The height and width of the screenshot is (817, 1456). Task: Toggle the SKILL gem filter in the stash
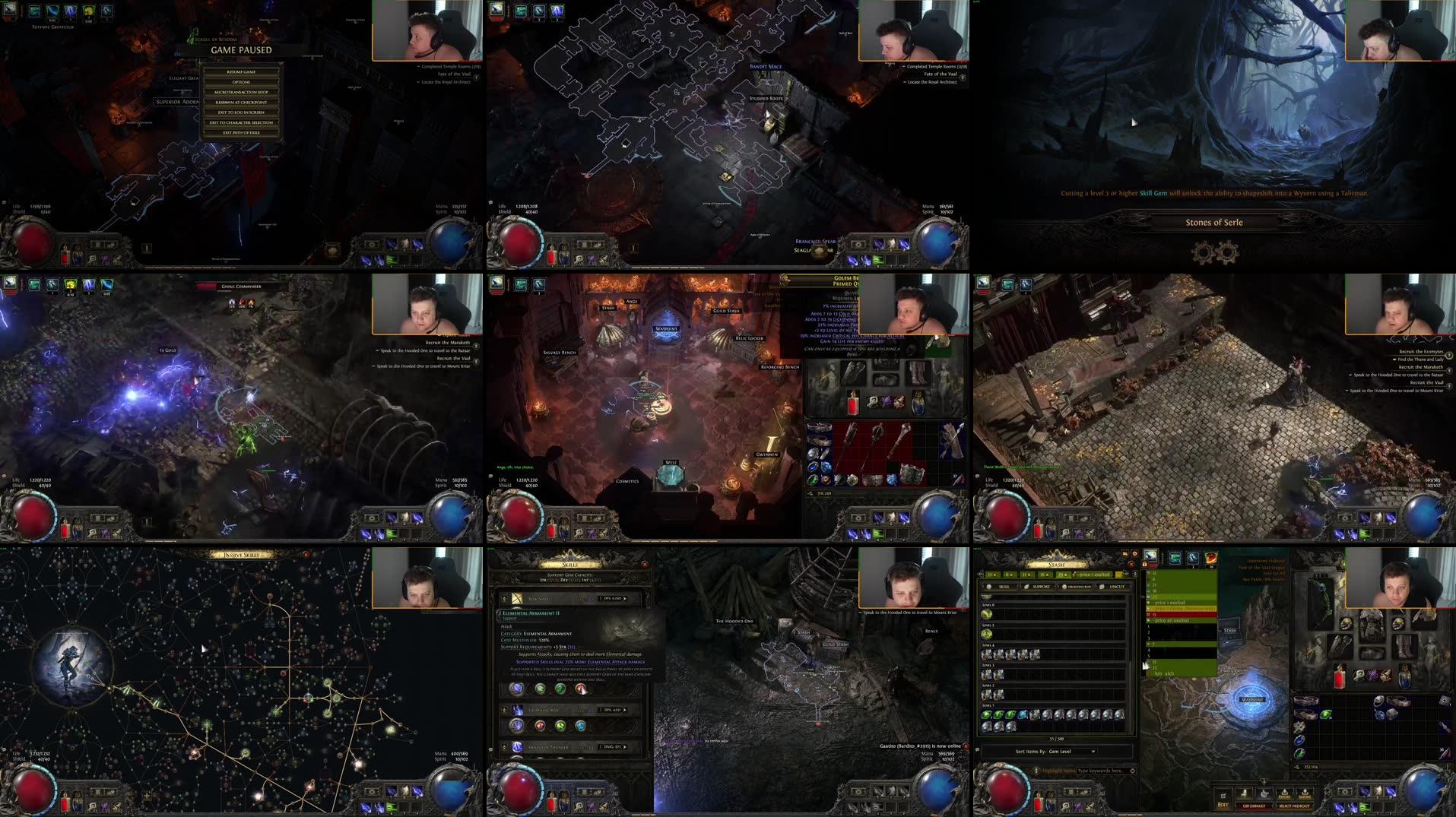1004,585
